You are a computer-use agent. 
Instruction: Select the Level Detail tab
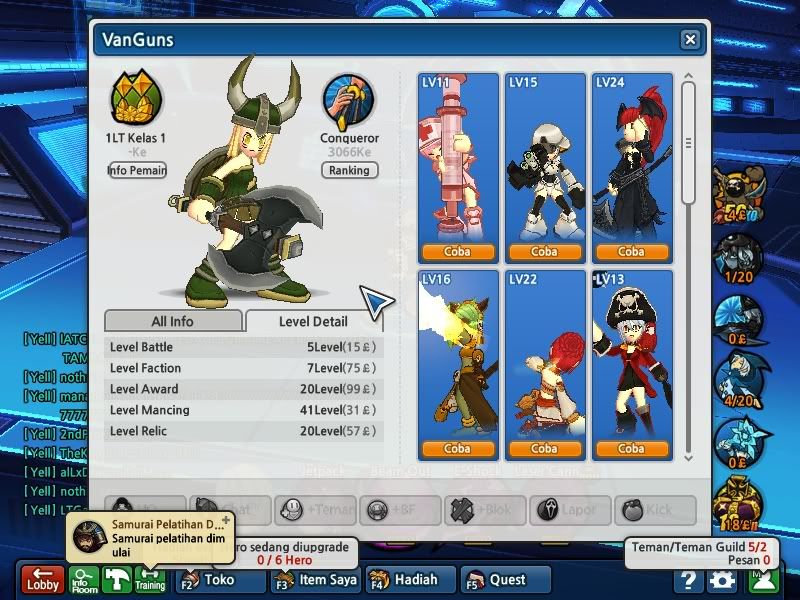(313, 321)
